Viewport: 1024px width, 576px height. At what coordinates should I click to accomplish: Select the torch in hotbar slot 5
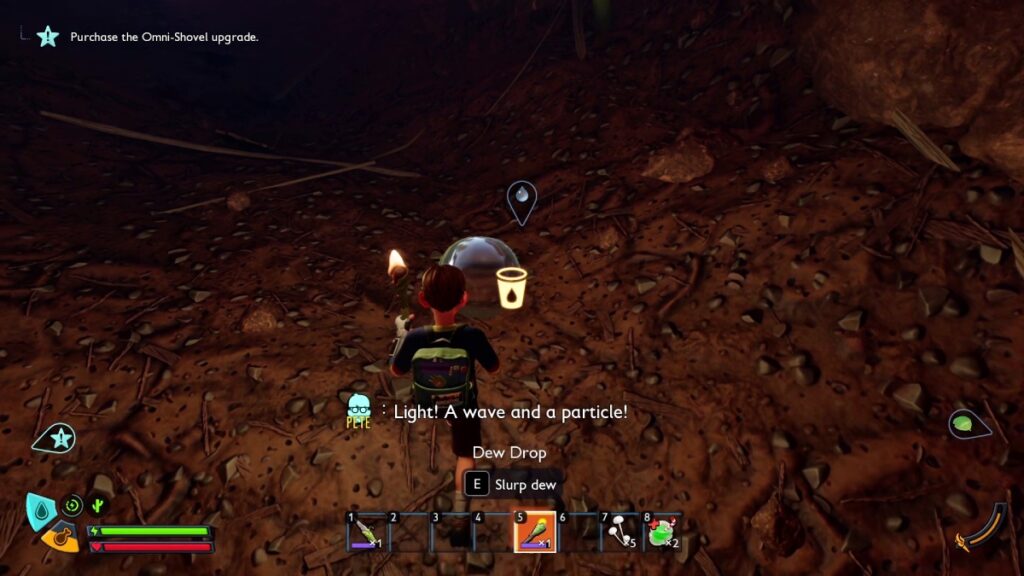tap(535, 531)
